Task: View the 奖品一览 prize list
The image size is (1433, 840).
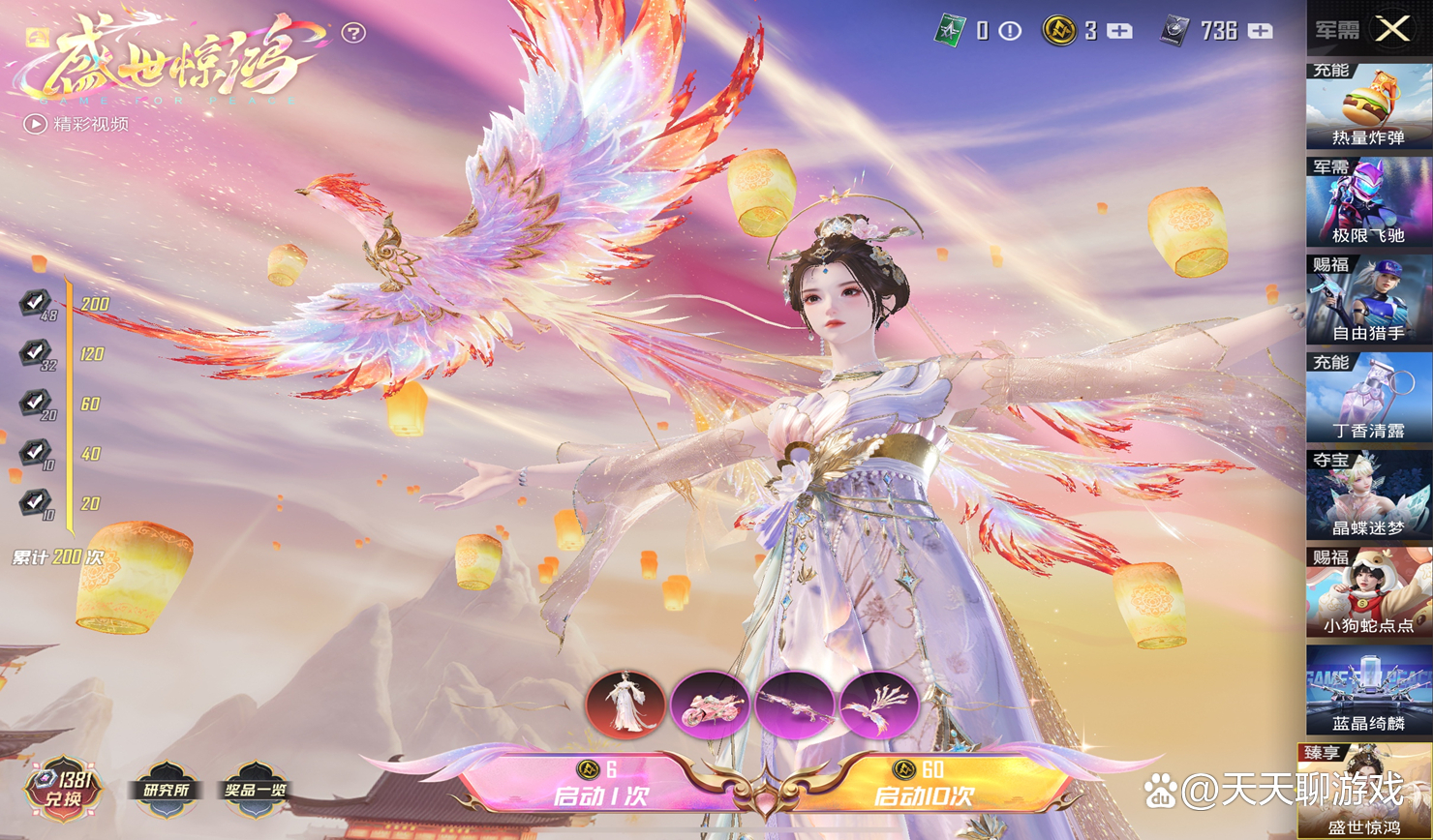Action: 254,790
